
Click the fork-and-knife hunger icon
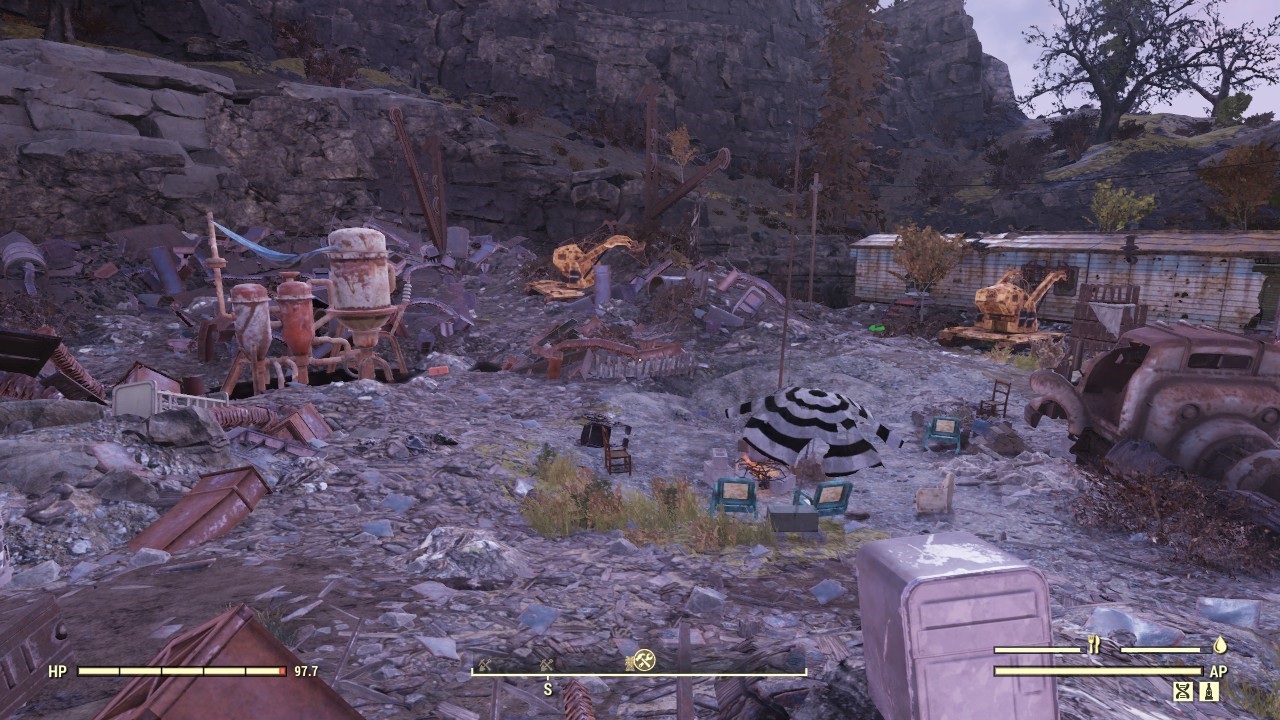click(x=1094, y=647)
